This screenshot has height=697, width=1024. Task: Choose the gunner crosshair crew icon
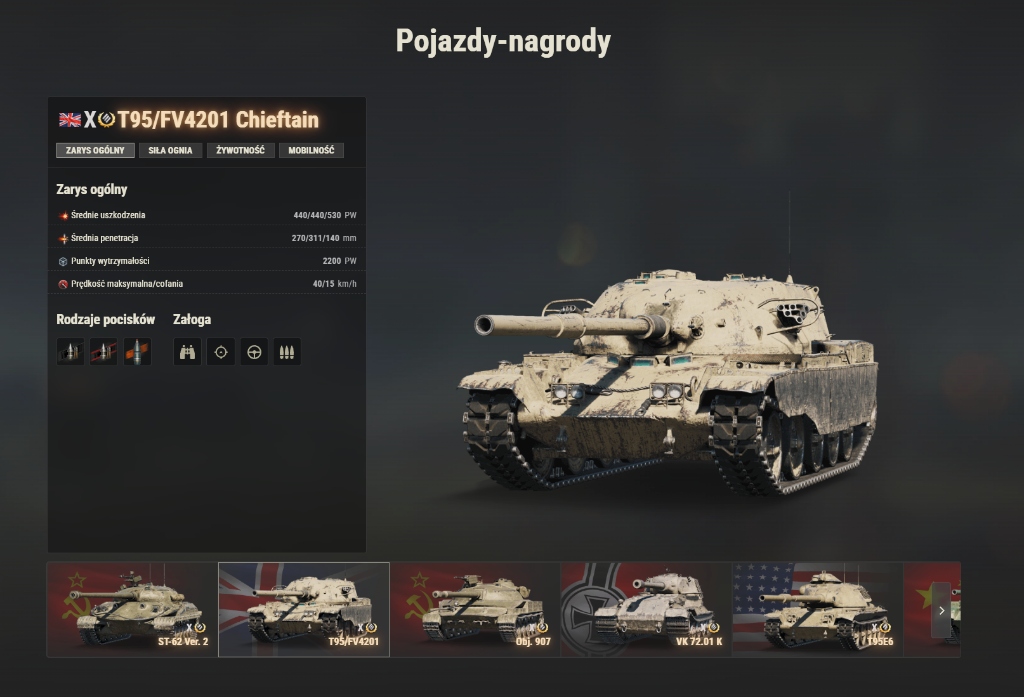[x=221, y=352]
